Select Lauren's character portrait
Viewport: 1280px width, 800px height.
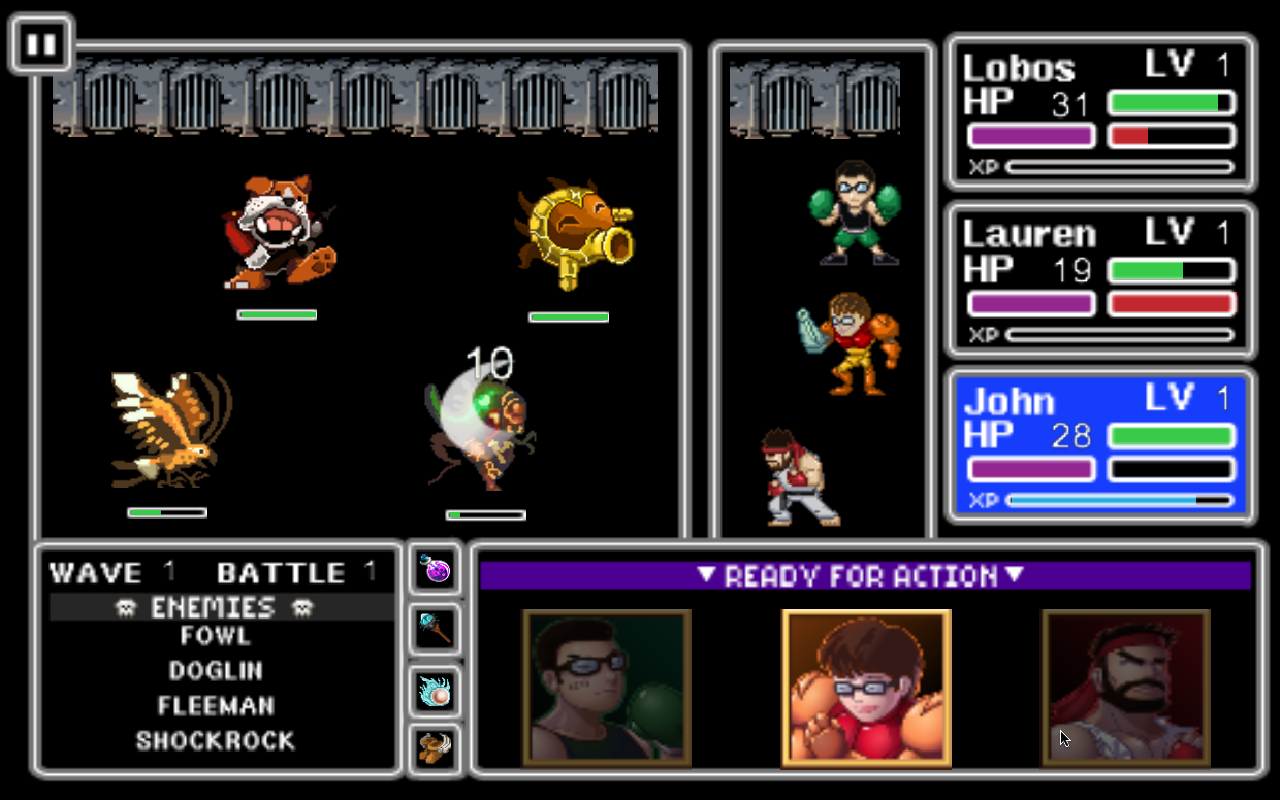pos(866,688)
